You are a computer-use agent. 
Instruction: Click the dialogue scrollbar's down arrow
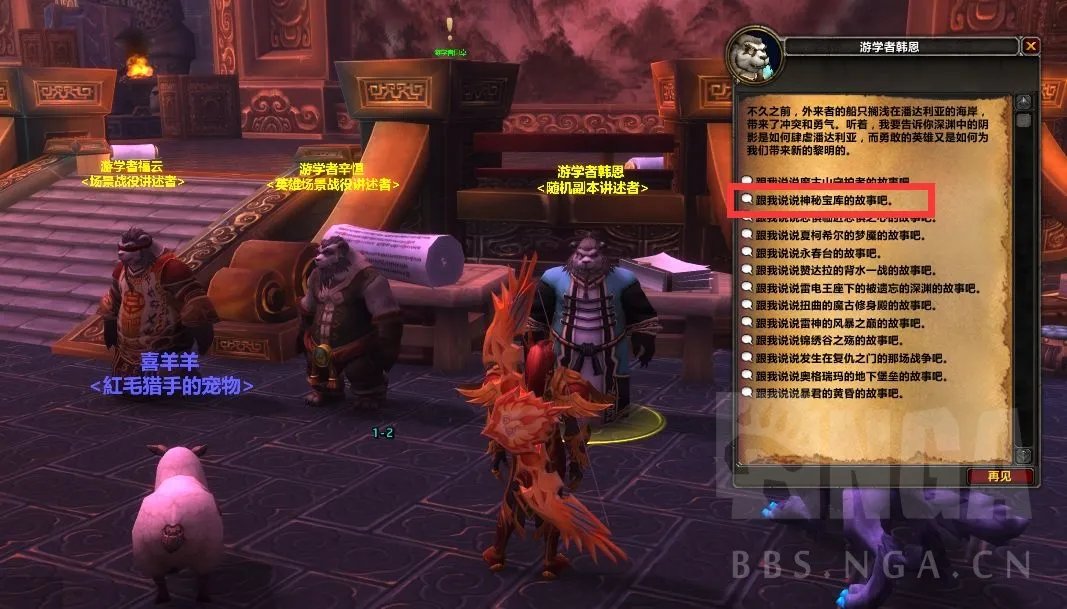(1022, 455)
